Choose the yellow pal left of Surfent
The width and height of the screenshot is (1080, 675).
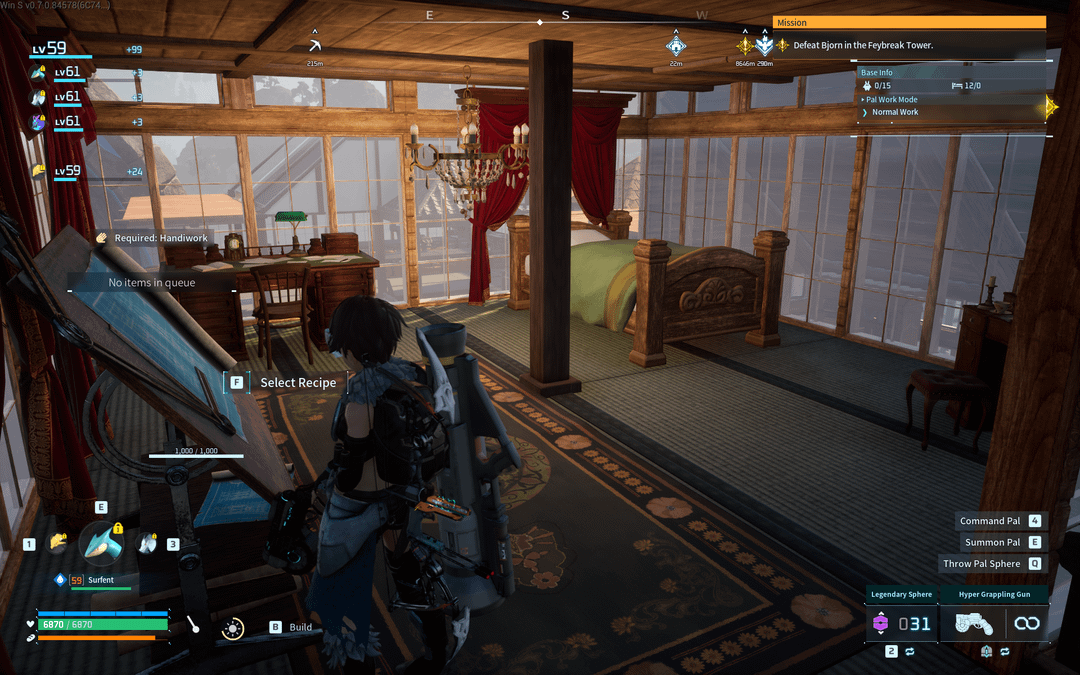click(x=59, y=543)
